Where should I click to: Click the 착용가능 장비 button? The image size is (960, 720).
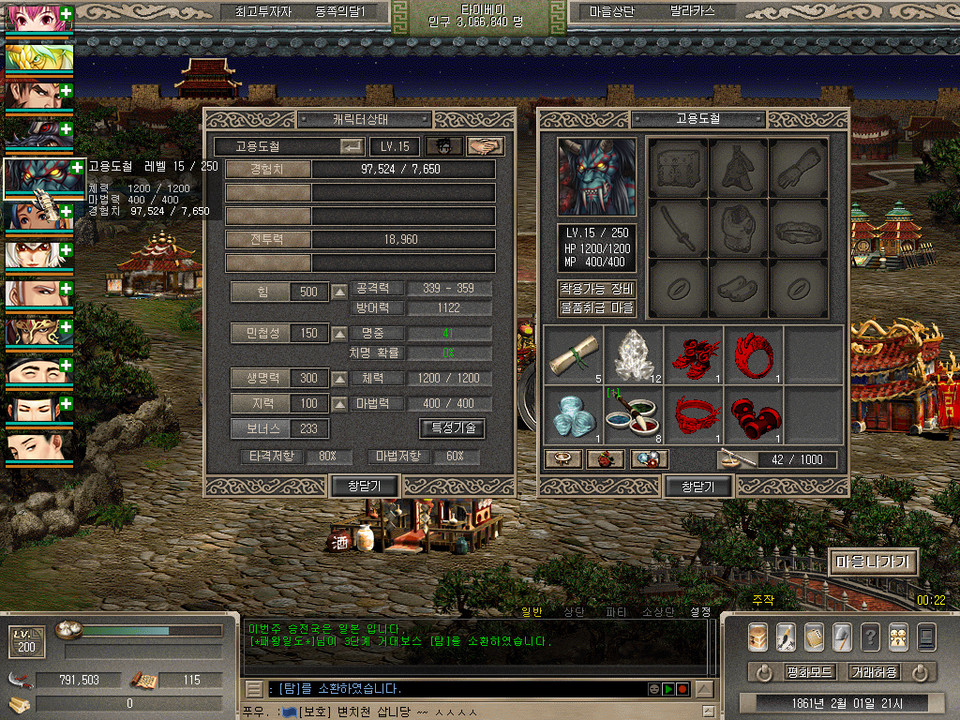tap(596, 289)
